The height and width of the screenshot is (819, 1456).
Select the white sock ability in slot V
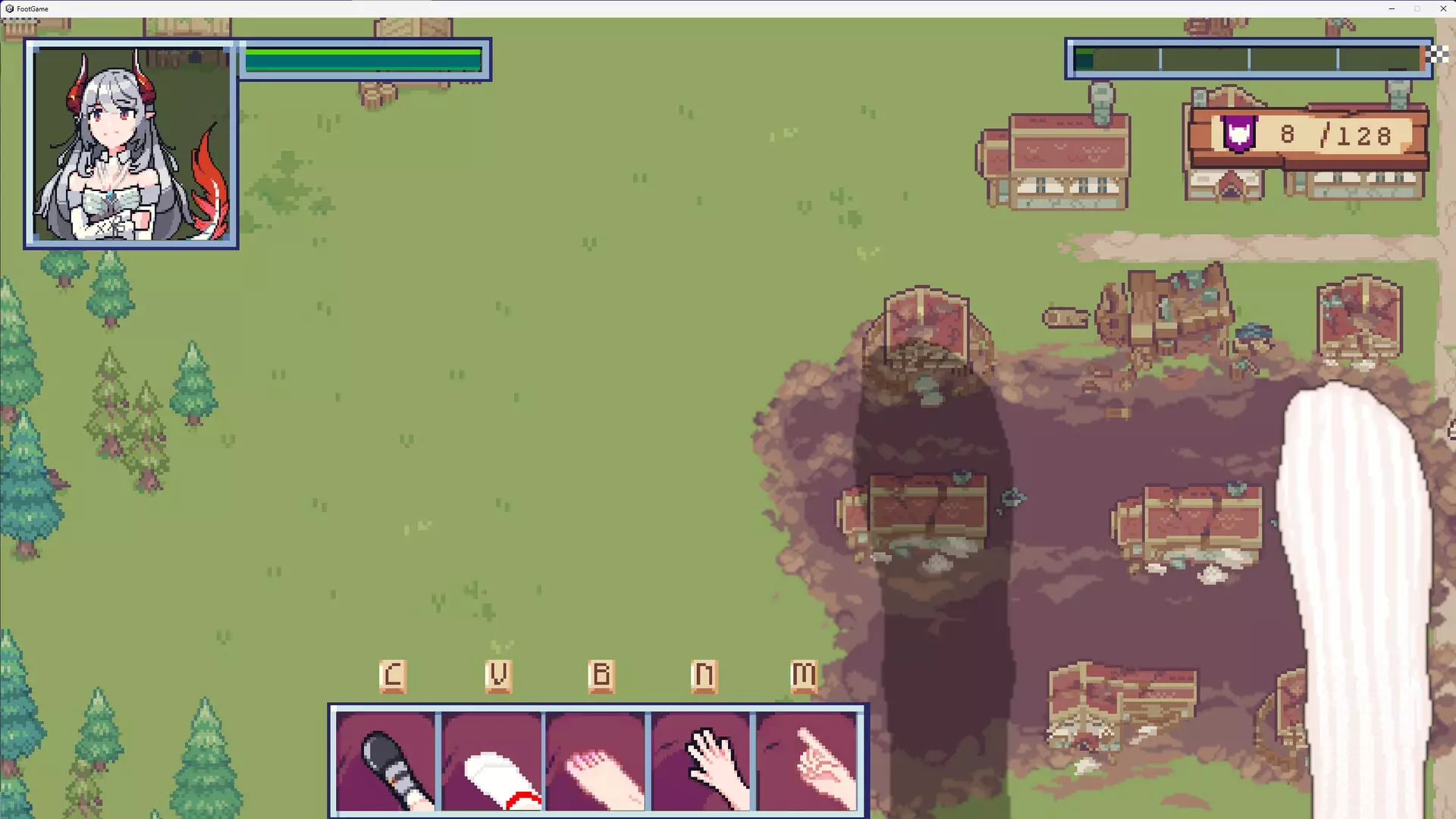(493, 762)
